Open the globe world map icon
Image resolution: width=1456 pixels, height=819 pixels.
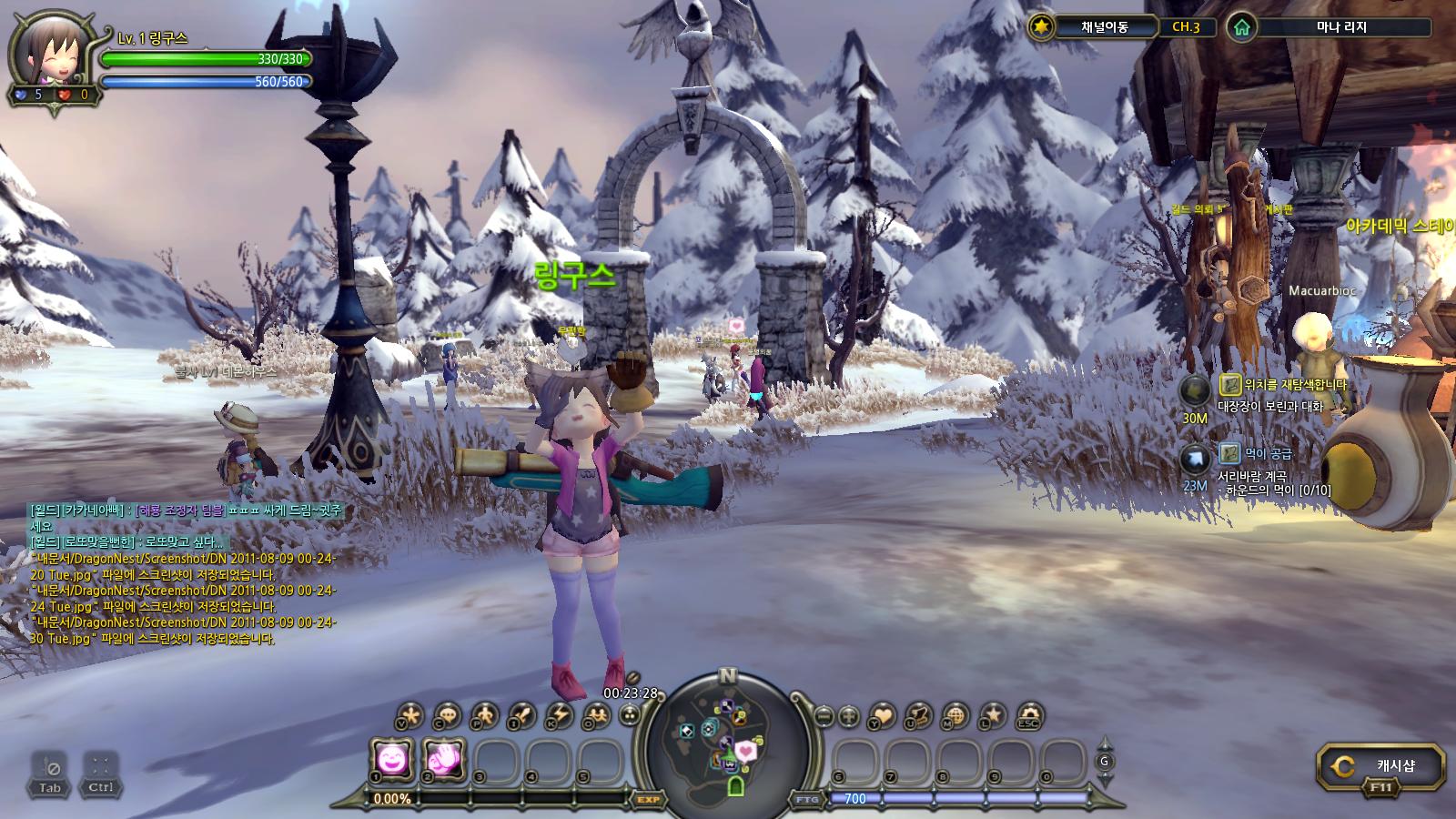955,715
